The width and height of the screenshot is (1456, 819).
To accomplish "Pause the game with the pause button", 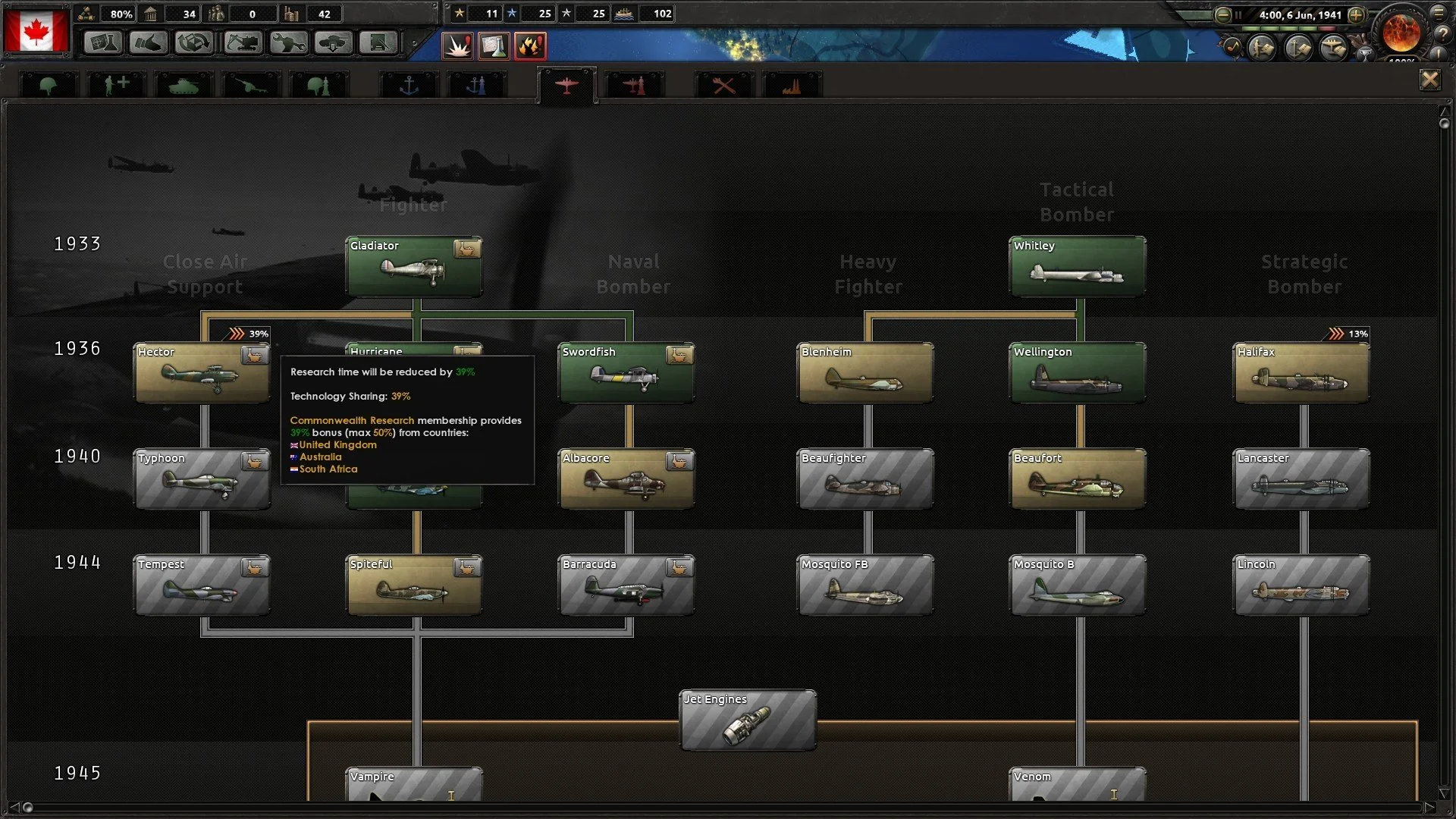I will [x=1238, y=14].
